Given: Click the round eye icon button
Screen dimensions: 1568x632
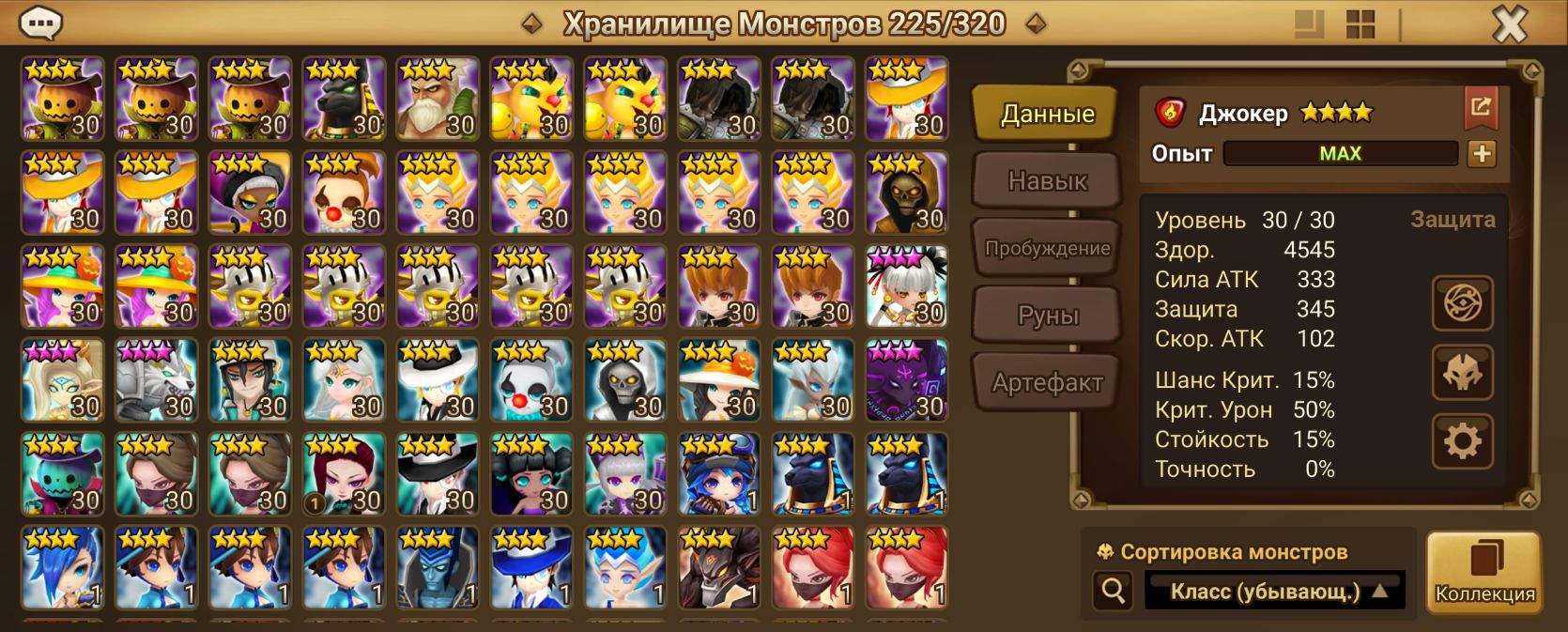Looking at the screenshot, I should pyautogui.click(x=1462, y=303).
